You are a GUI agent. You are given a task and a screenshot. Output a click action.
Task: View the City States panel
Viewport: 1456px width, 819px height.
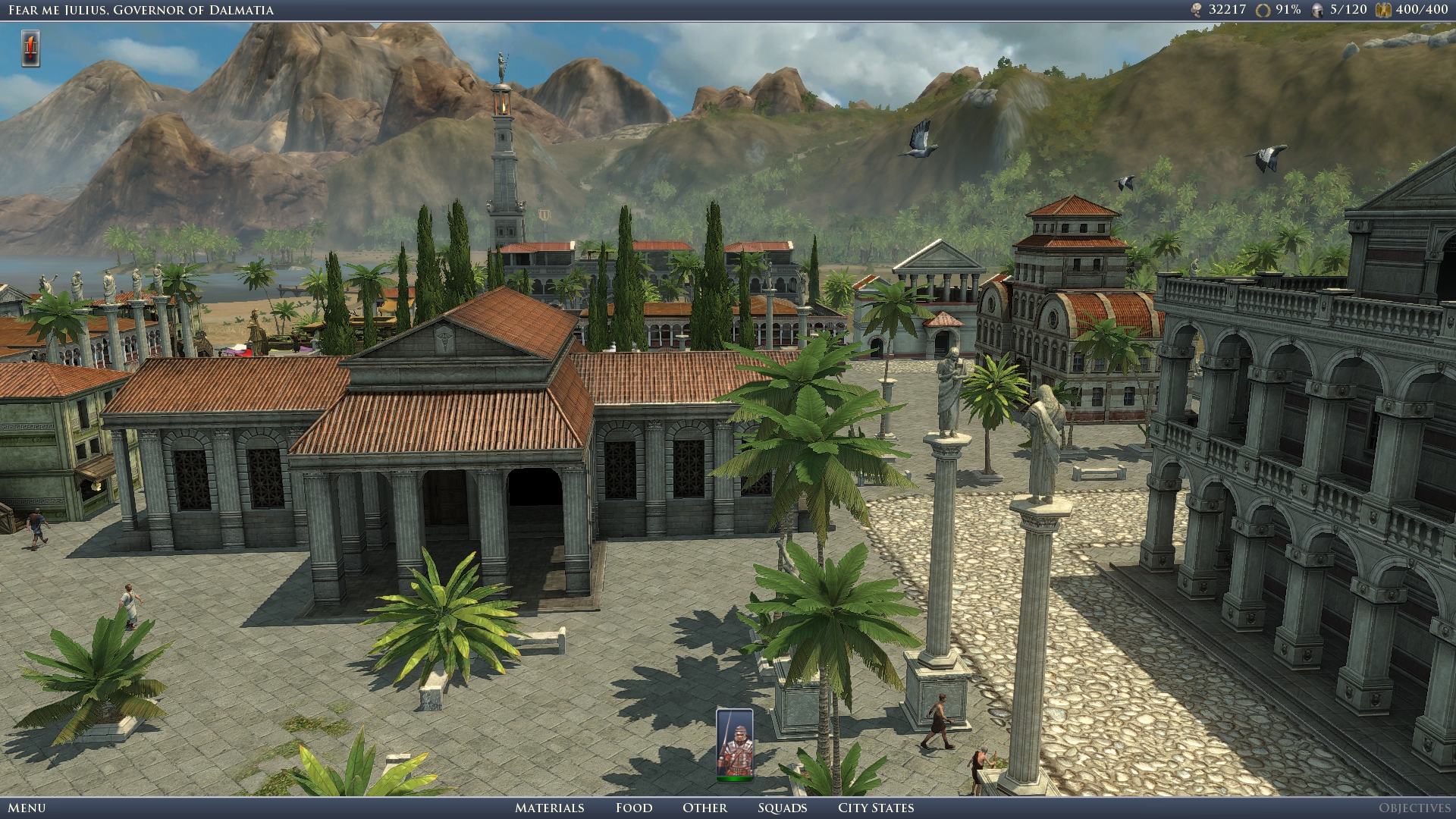876,808
